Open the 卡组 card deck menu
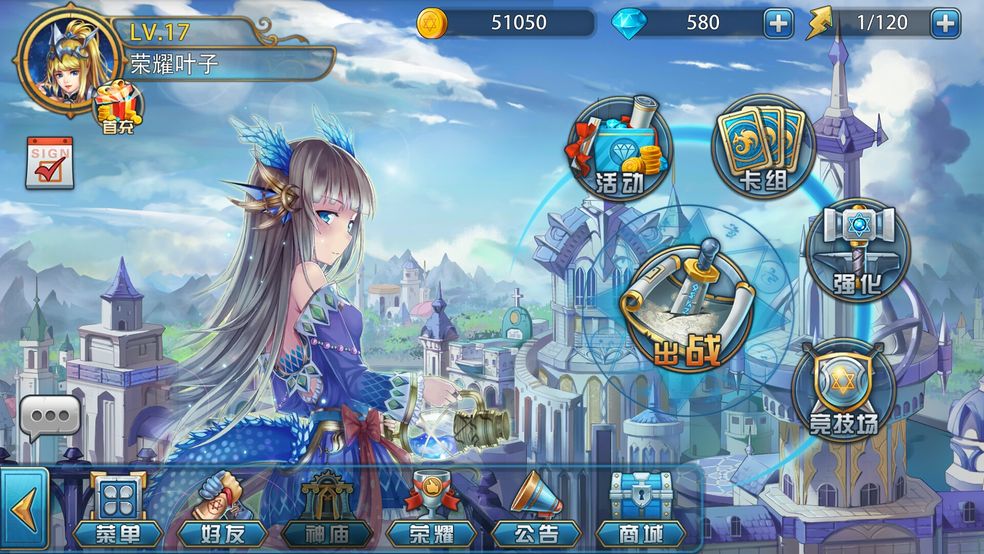This screenshot has width=984, height=554. point(763,147)
